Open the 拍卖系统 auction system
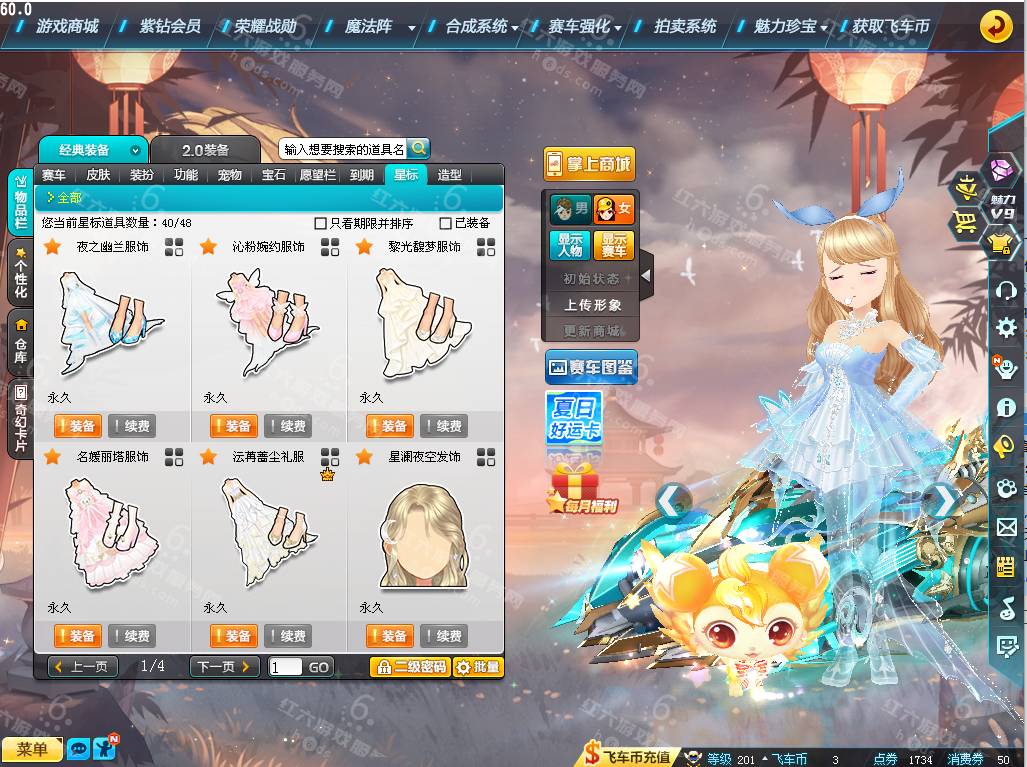The height and width of the screenshot is (767, 1027). click(x=685, y=27)
